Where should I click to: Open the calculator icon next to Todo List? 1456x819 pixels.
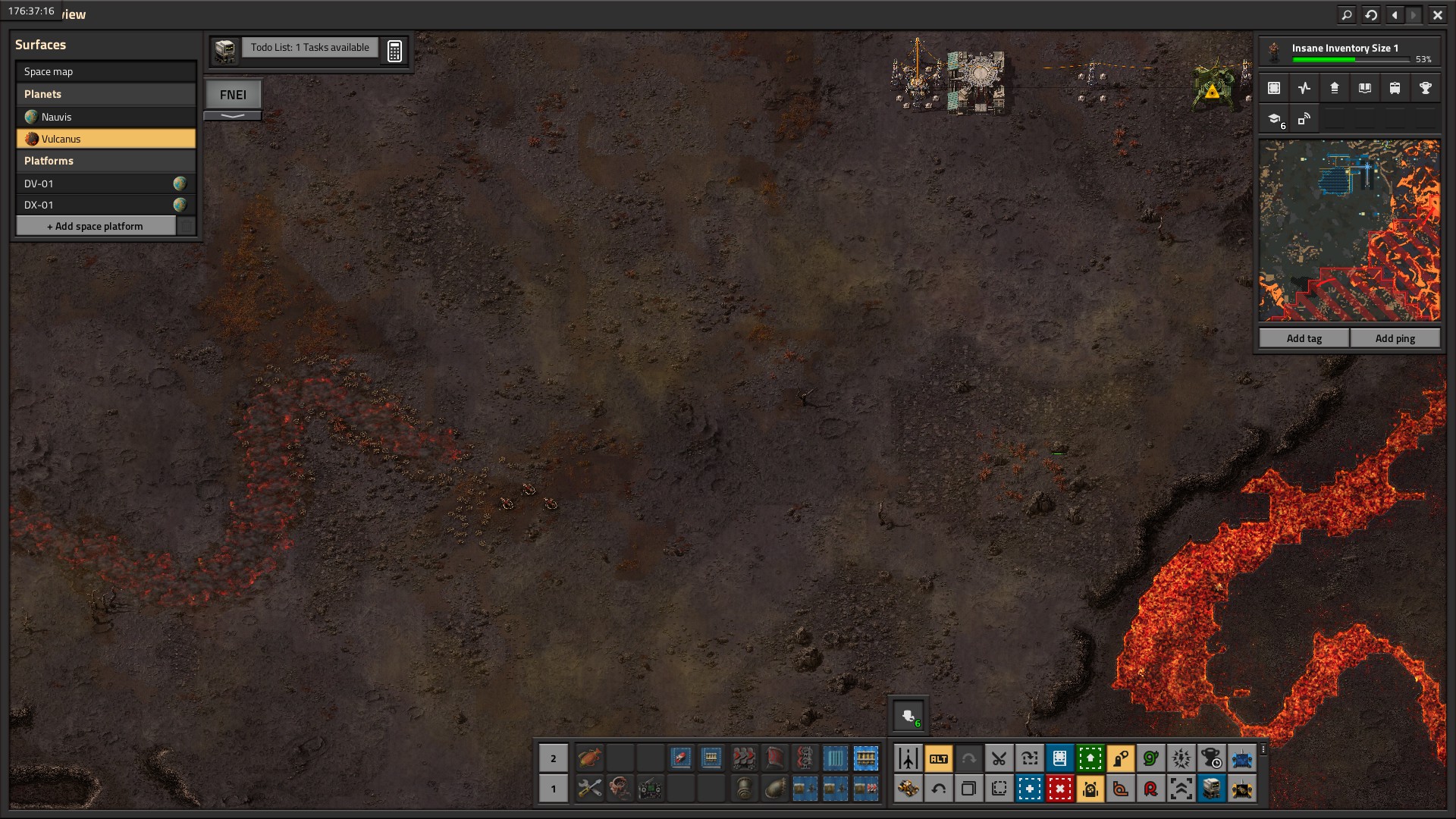click(394, 51)
